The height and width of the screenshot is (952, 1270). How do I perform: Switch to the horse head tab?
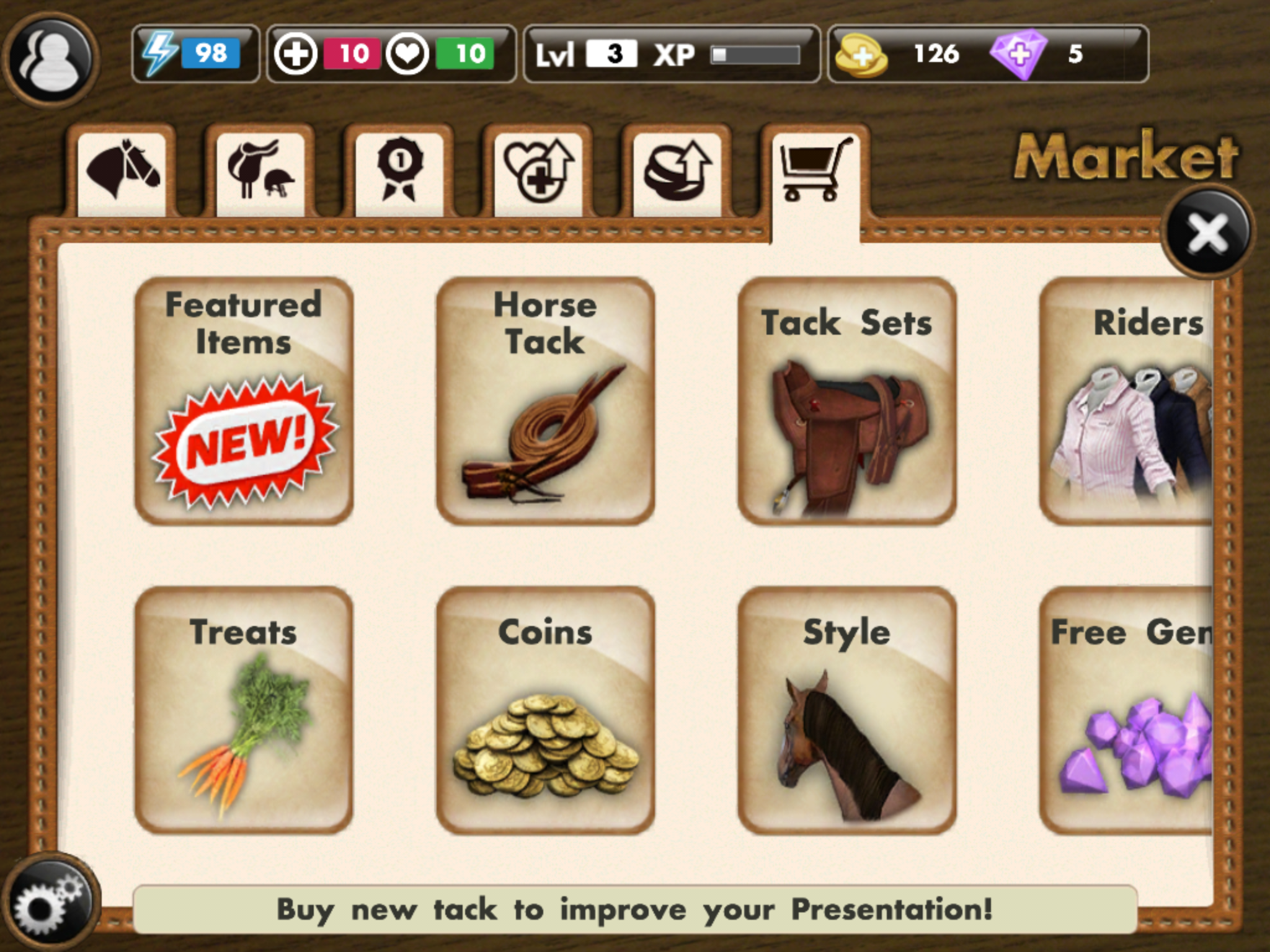coord(122,169)
